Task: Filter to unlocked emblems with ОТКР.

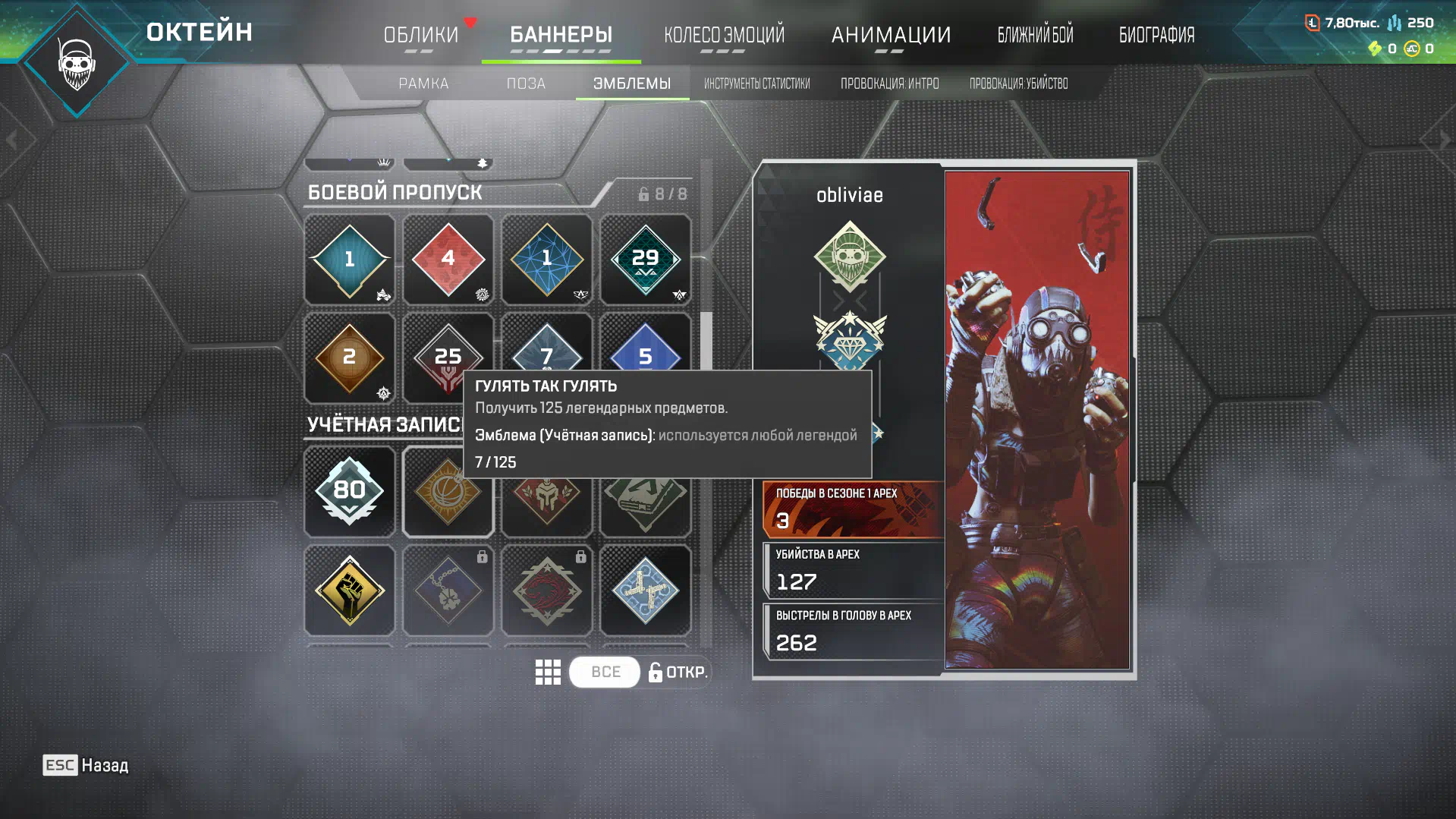Action: (678, 672)
